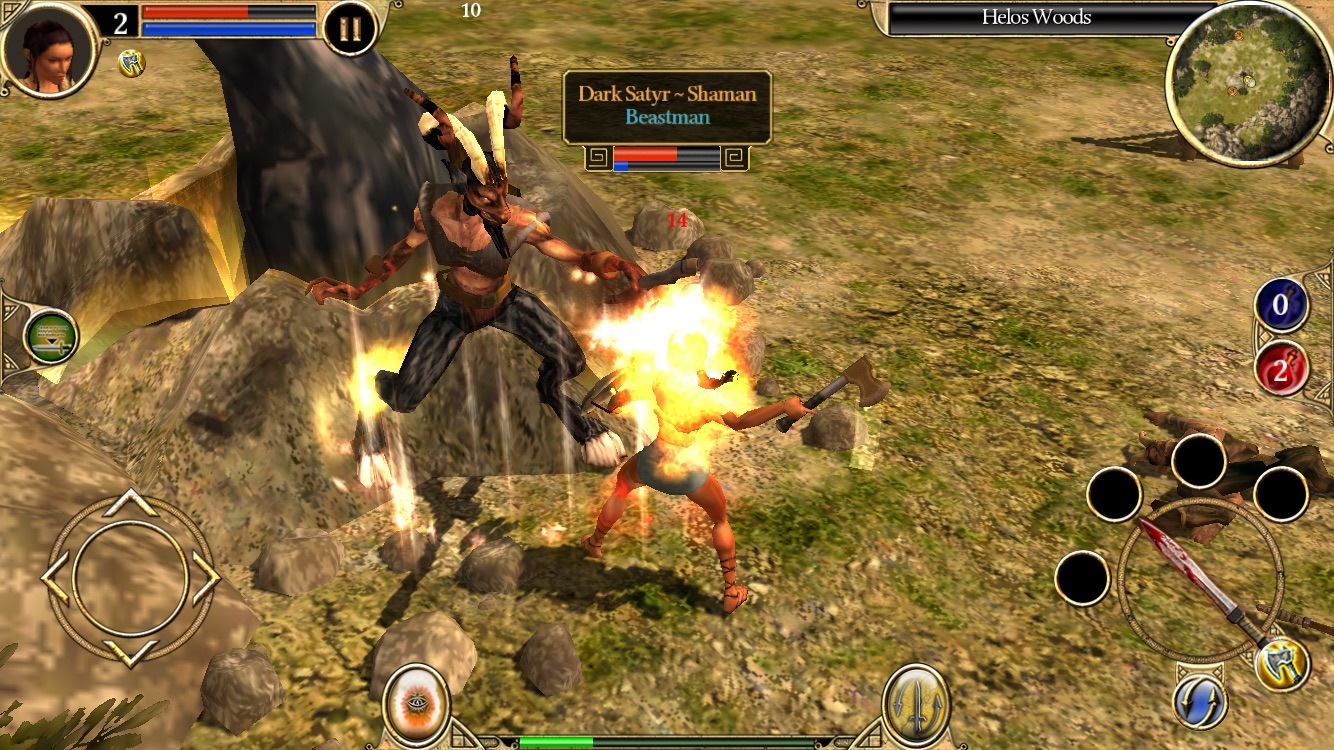Tap the virtual movement joystick
This screenshot has width=1334, height=750.
(130, 577)
